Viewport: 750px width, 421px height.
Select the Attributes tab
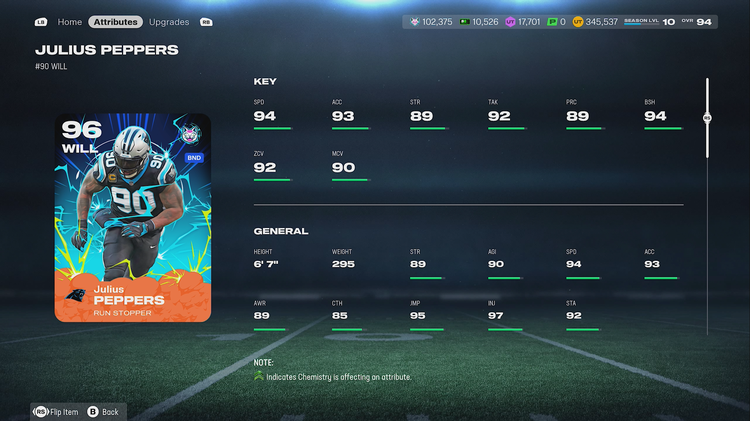[x=115, y=21]
